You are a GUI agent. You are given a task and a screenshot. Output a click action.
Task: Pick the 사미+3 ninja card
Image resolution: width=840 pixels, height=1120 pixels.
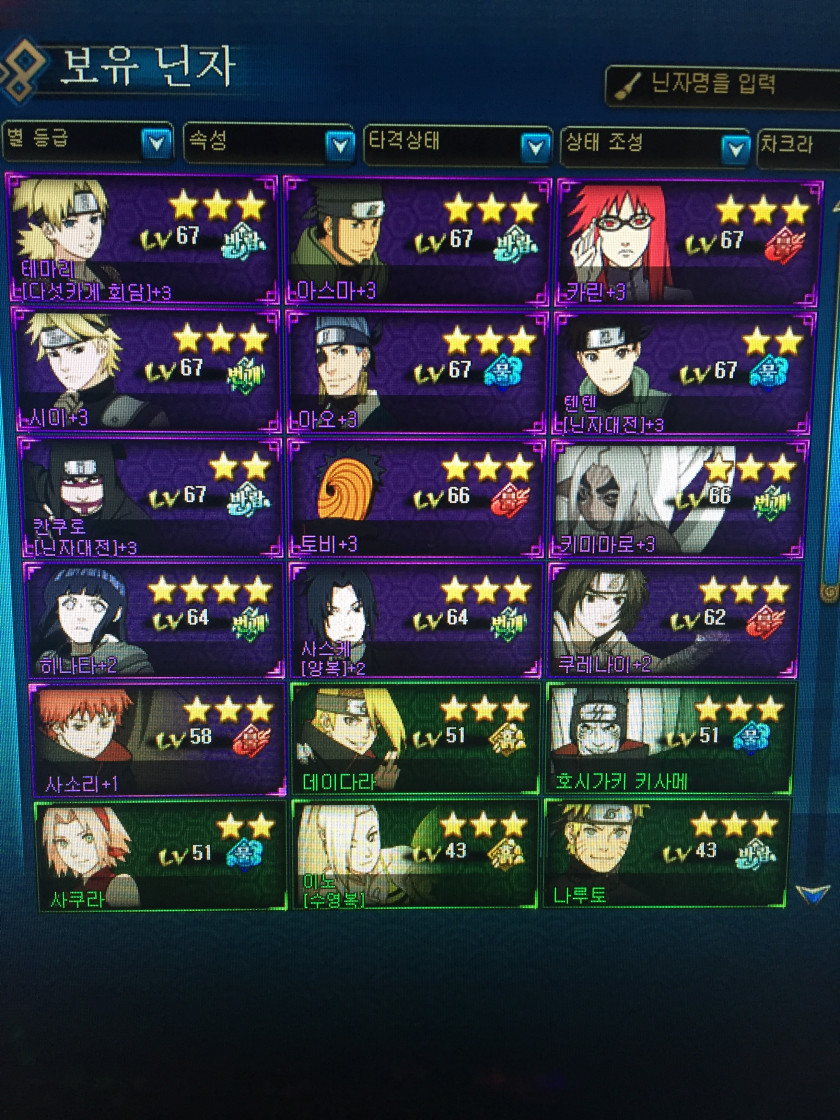pyautogui.click(x=144, y=369)
